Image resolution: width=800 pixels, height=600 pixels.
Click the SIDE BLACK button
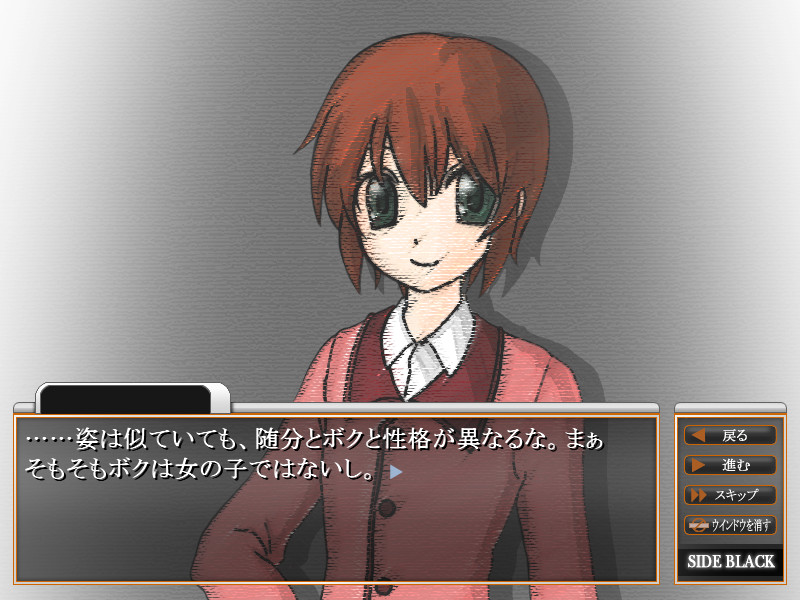pyautogui.click(x=731, y=562)
